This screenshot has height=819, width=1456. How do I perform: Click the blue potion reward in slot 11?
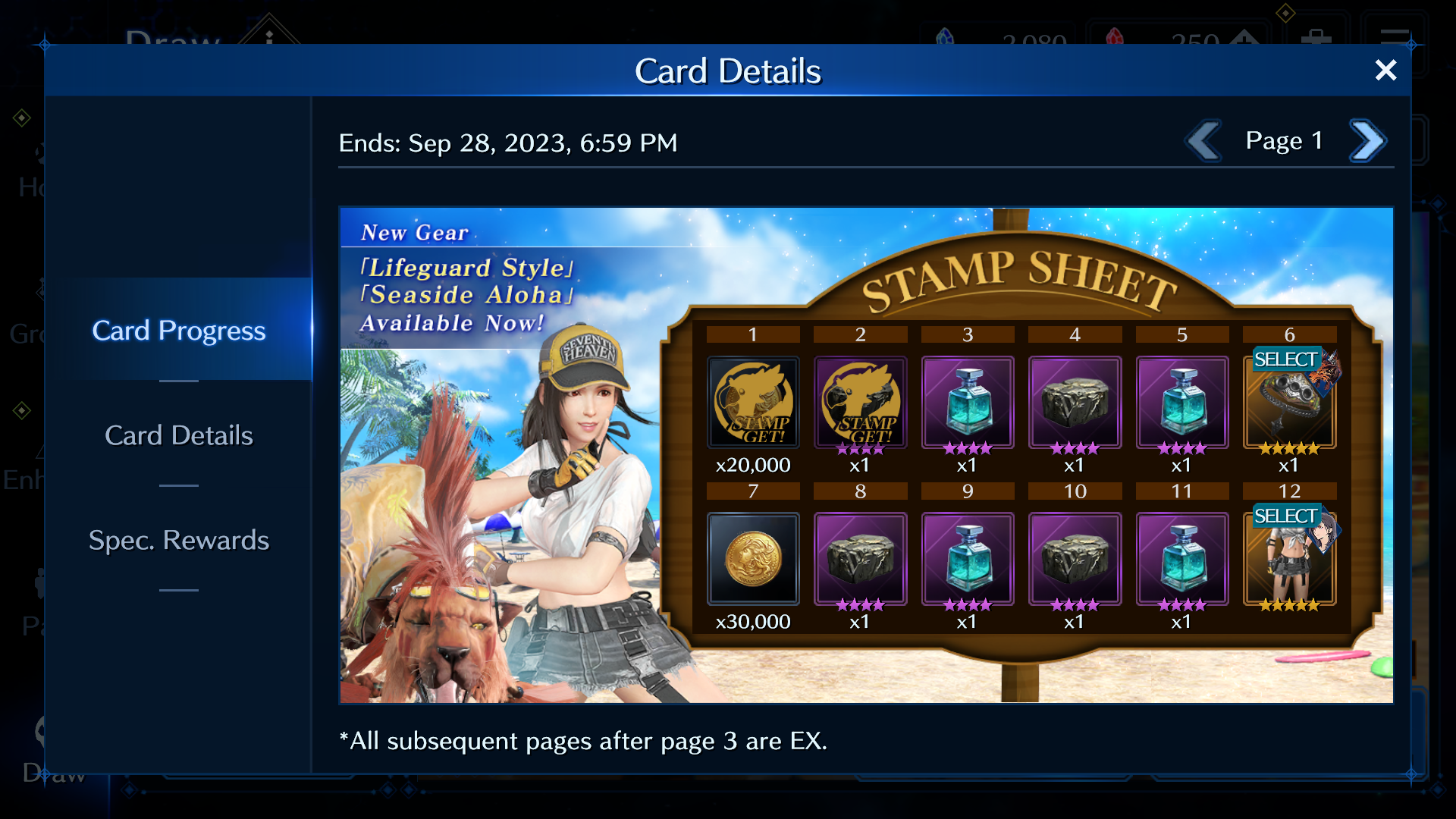tap(1182, 559)
